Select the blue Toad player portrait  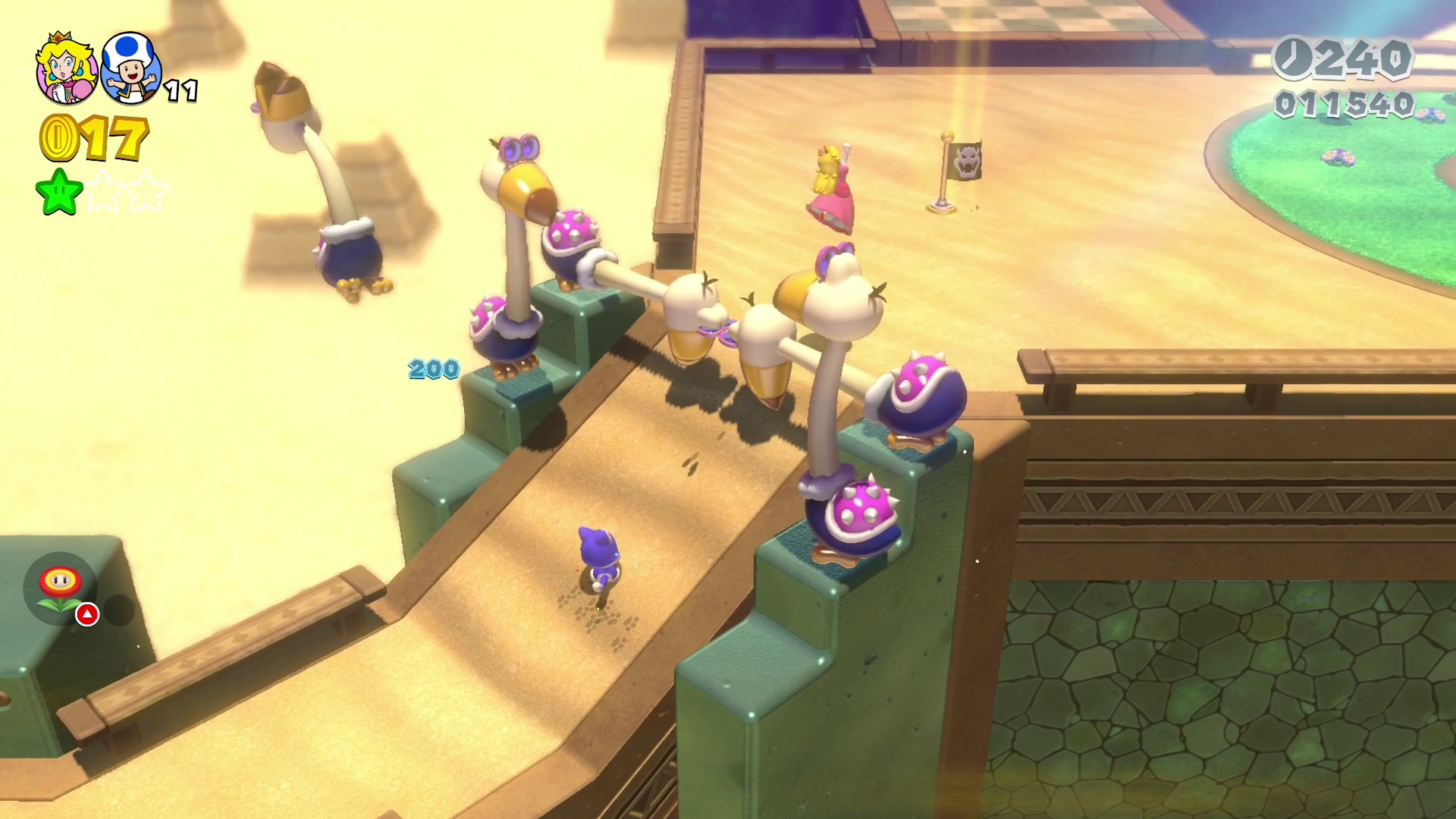click(131, 68)
